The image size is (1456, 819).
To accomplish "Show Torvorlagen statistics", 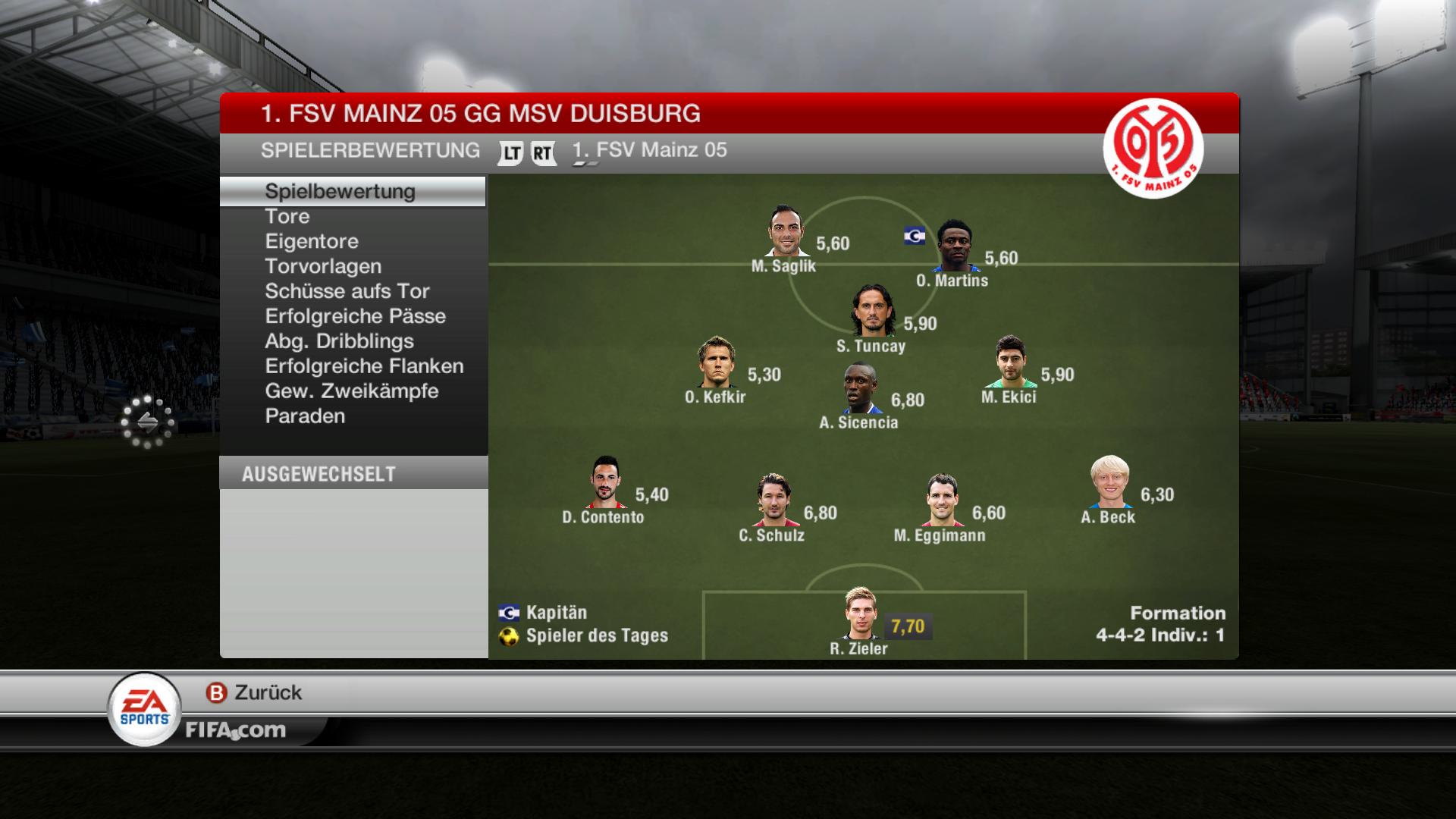I will 323,267.
